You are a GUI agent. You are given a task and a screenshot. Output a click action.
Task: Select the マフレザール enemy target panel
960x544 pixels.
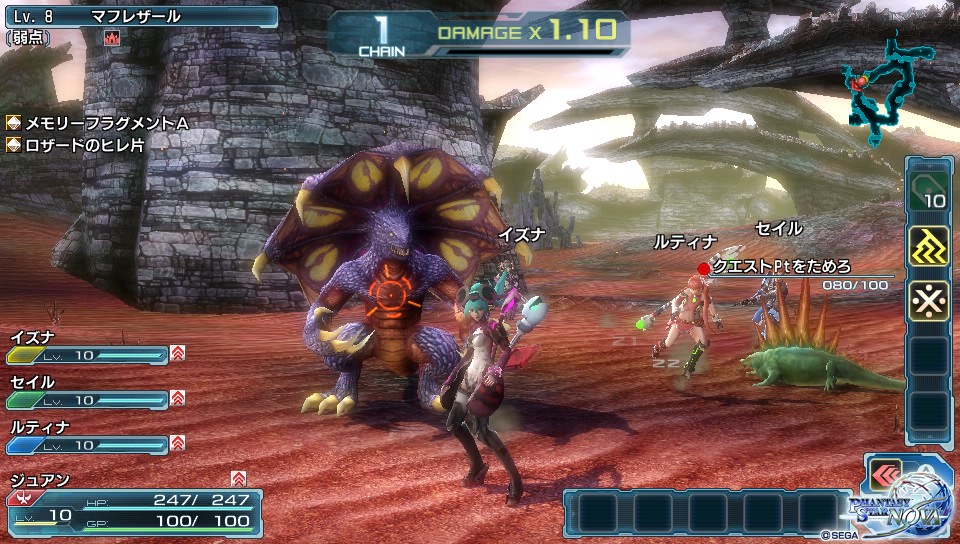(140, 17)
